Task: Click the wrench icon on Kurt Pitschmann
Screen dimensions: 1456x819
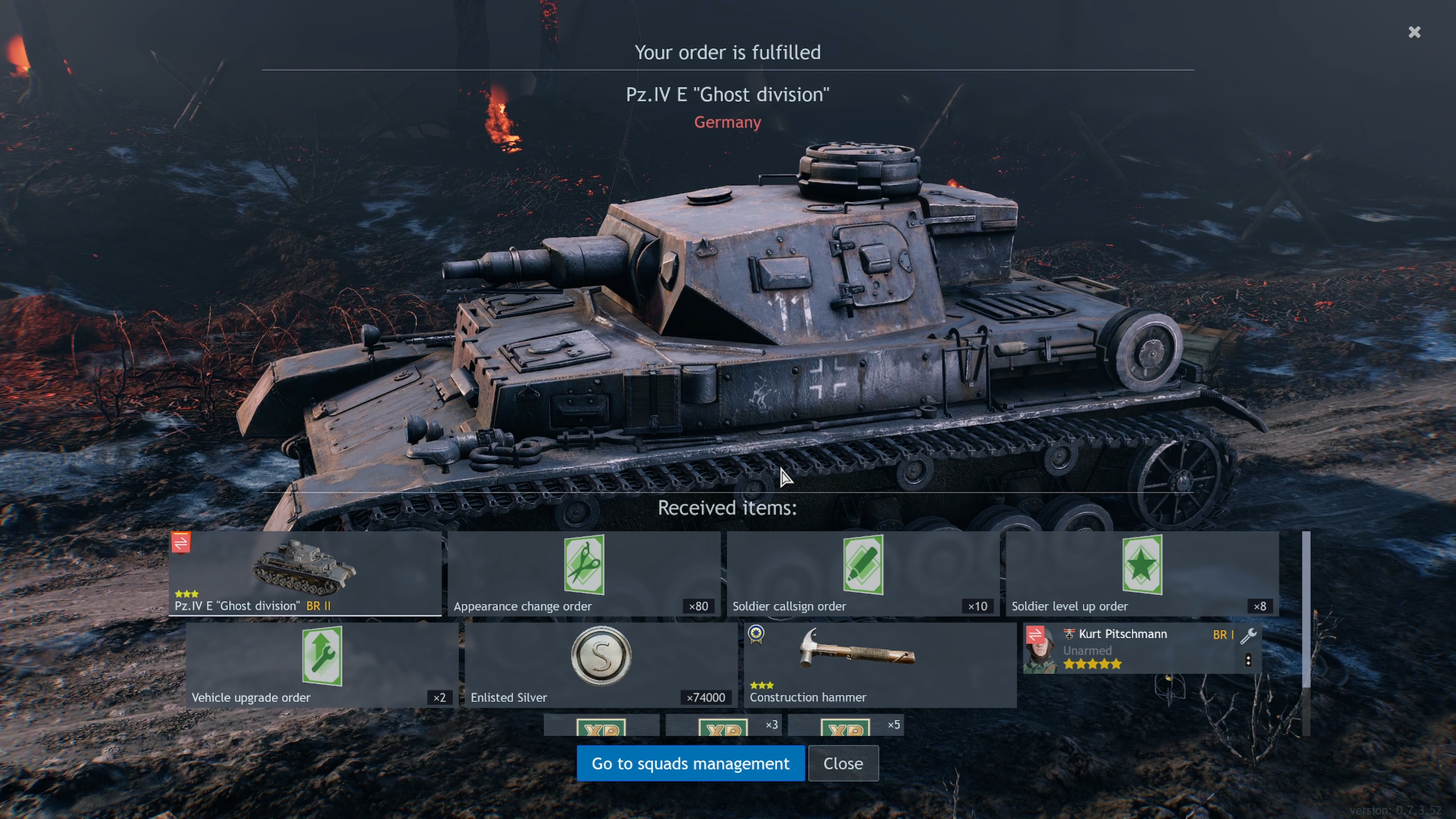Action: pyautogui.click(x=1248, y=635)
